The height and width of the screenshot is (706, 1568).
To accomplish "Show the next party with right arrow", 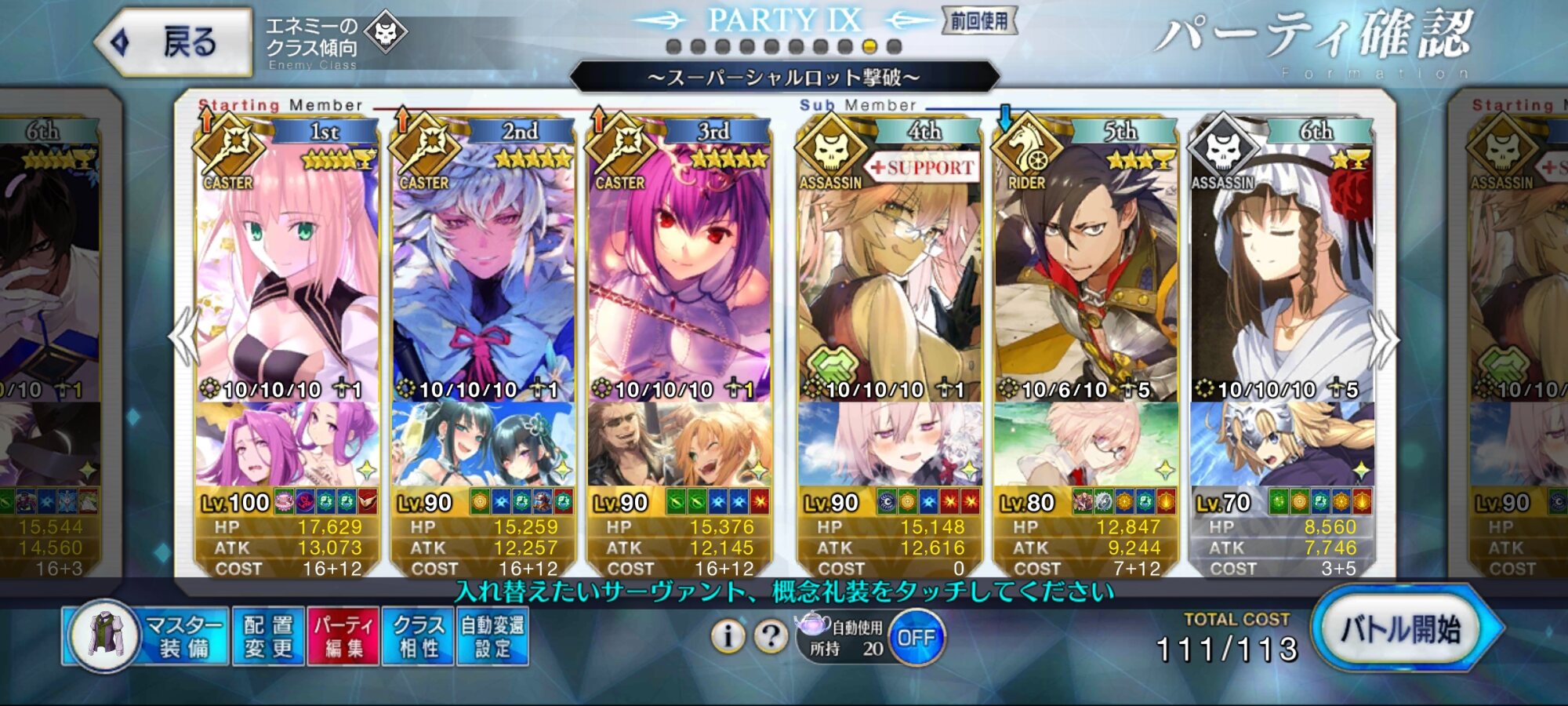I will click(1384, 339).
